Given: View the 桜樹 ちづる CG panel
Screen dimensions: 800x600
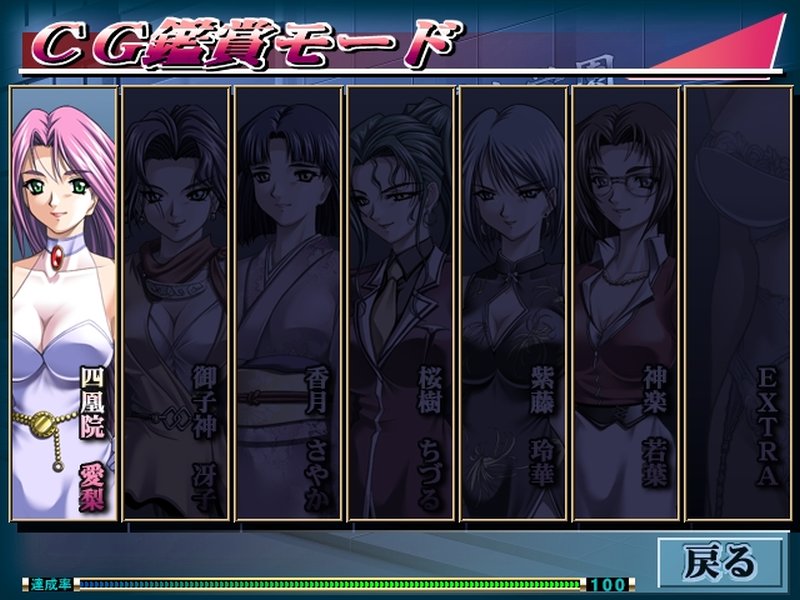Looking at the screenshot, I should (x=401, y=303).
